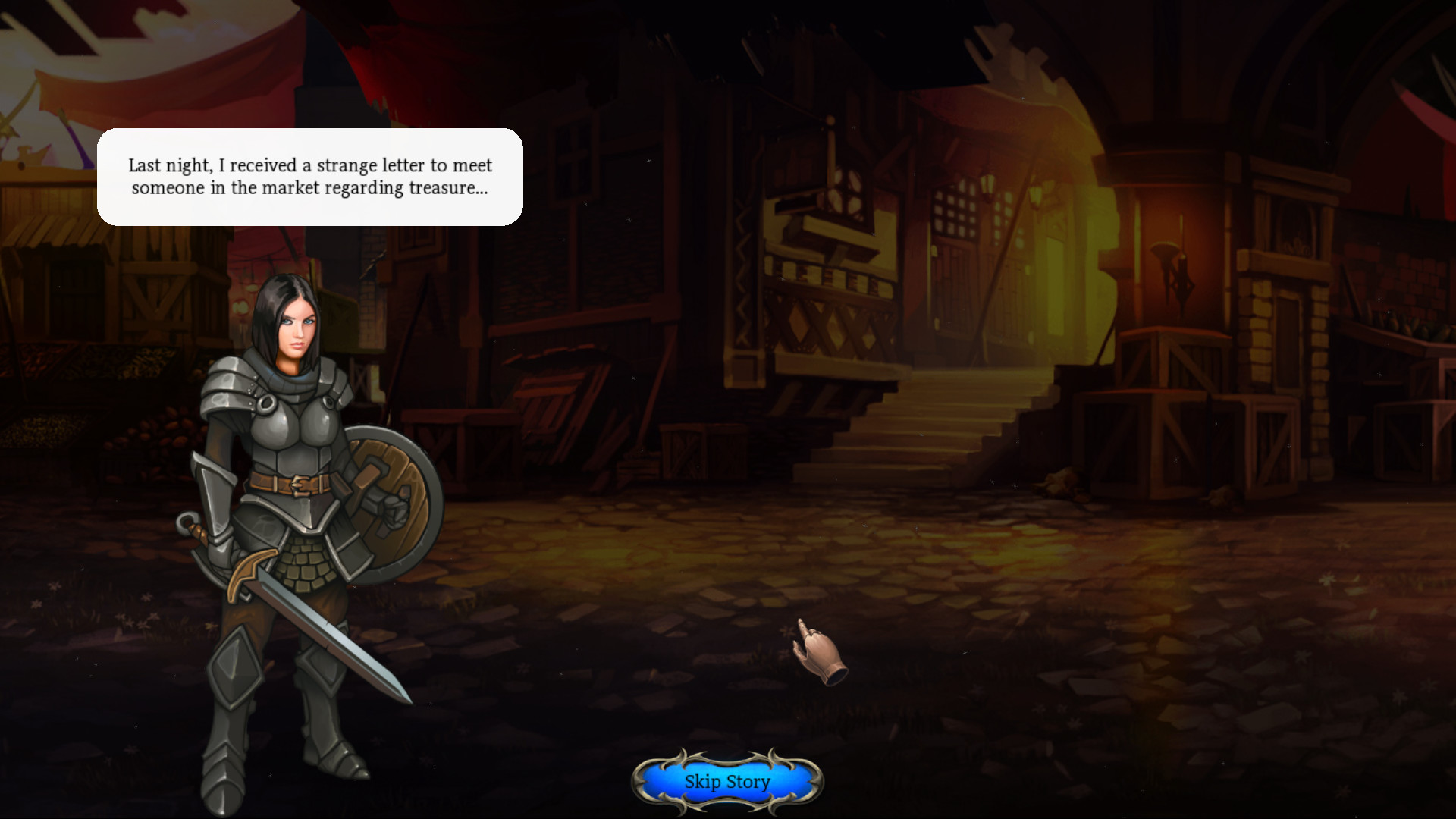This screenshot has width=1456, height=819.
Task: Expand the dialogue speech bubble
Action: [x=309, y=177]
